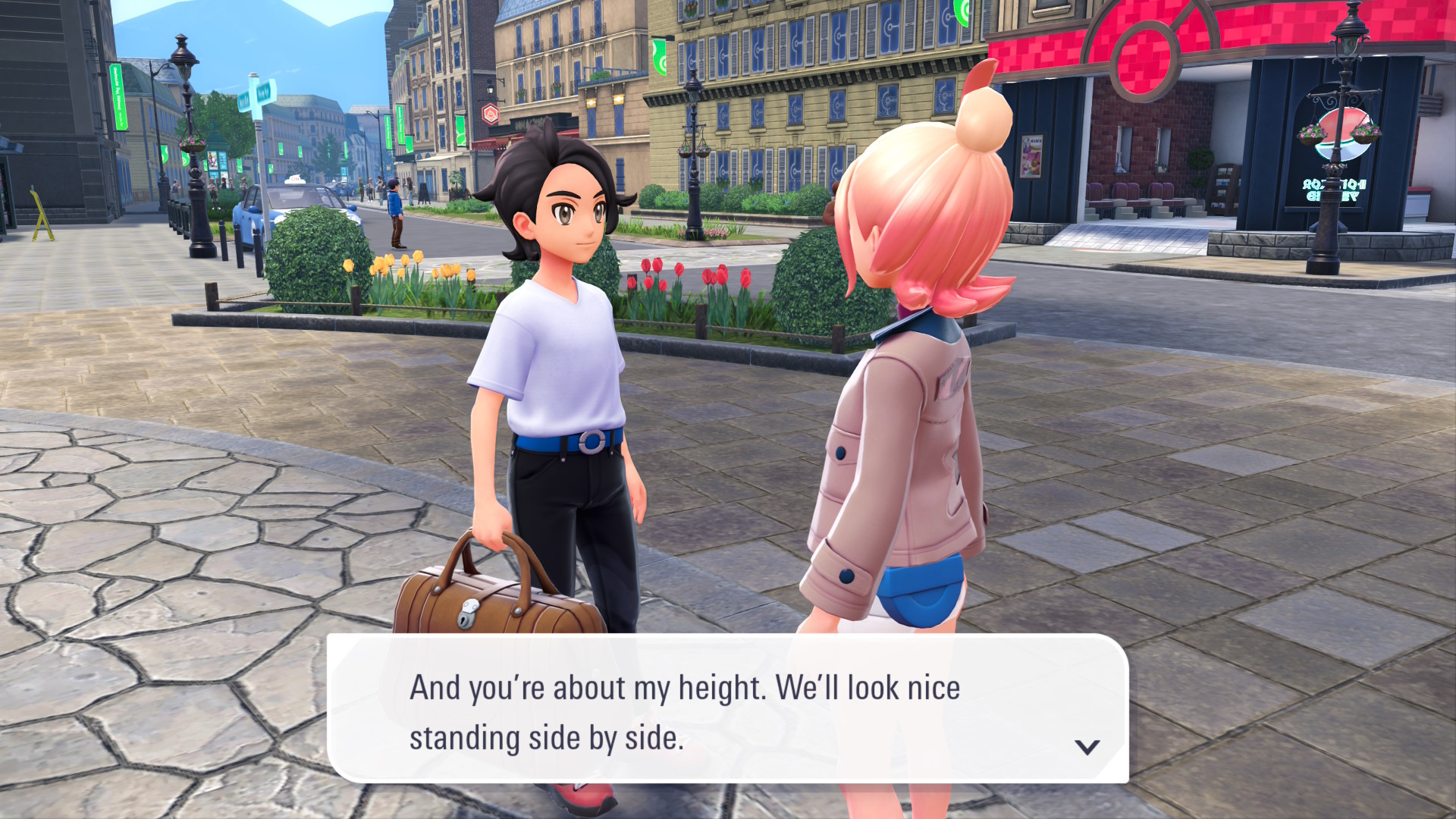This screenshot has height=819, width=1456.
Task: Click the dialogue box to continue
Action: pos(726,709)
